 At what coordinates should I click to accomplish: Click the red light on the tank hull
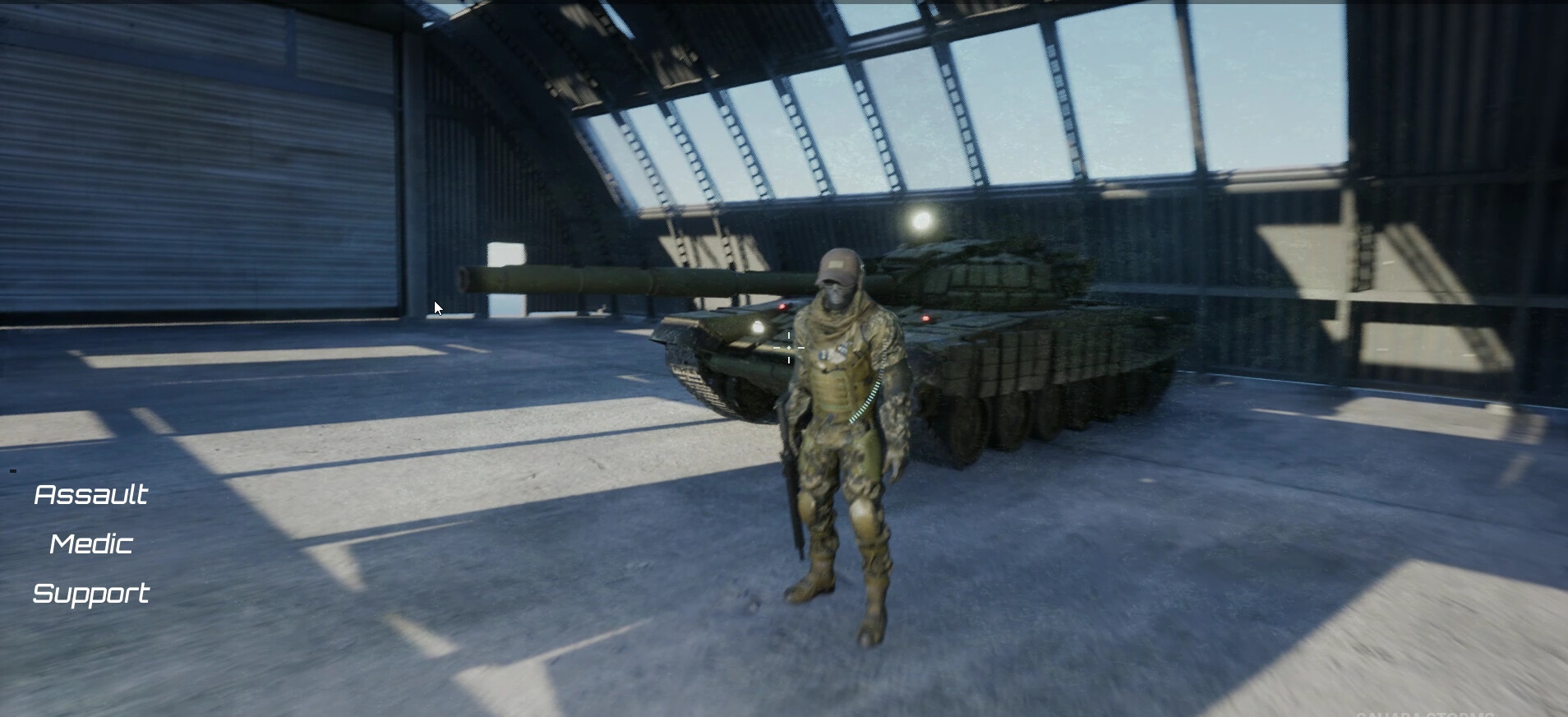(x=925, y=318)
